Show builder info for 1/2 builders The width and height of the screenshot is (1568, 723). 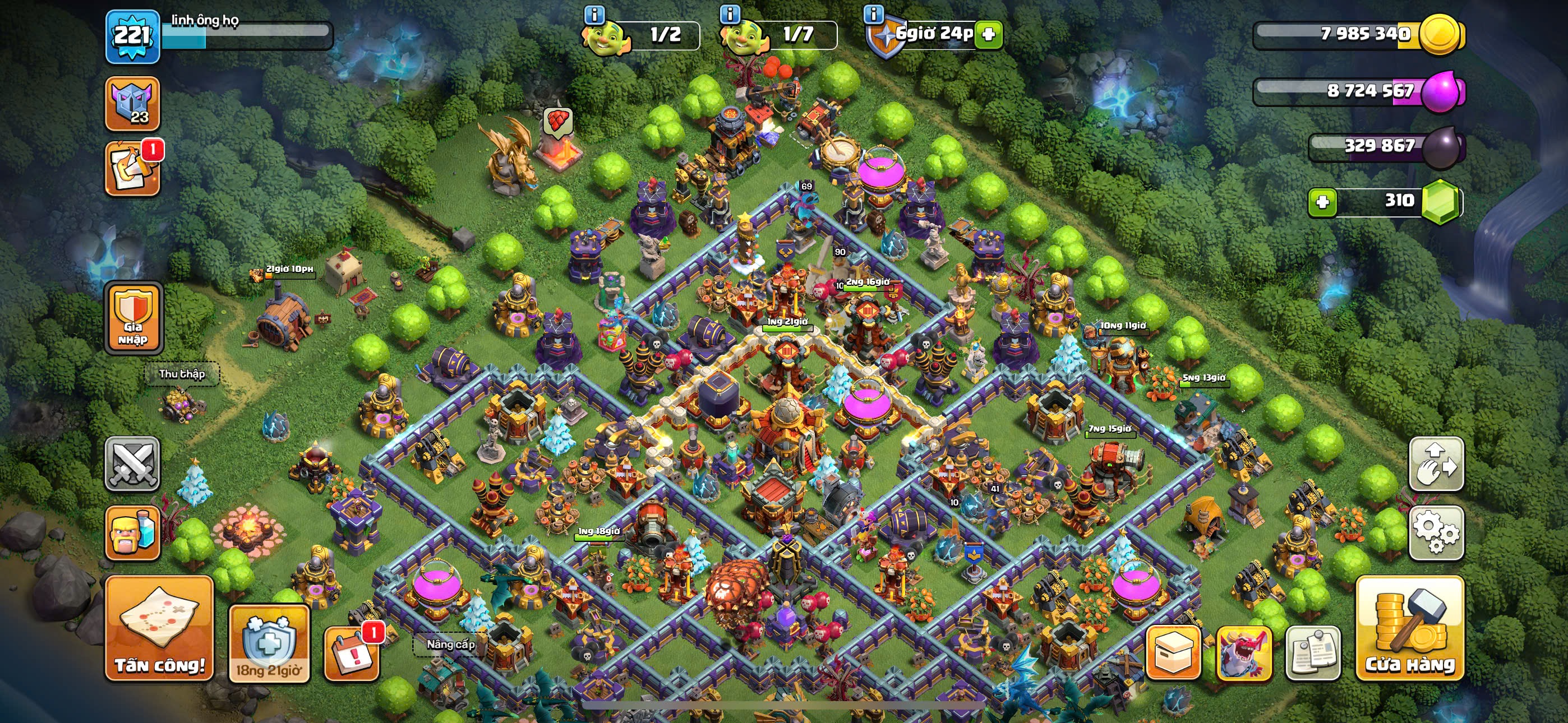point(594,13)
